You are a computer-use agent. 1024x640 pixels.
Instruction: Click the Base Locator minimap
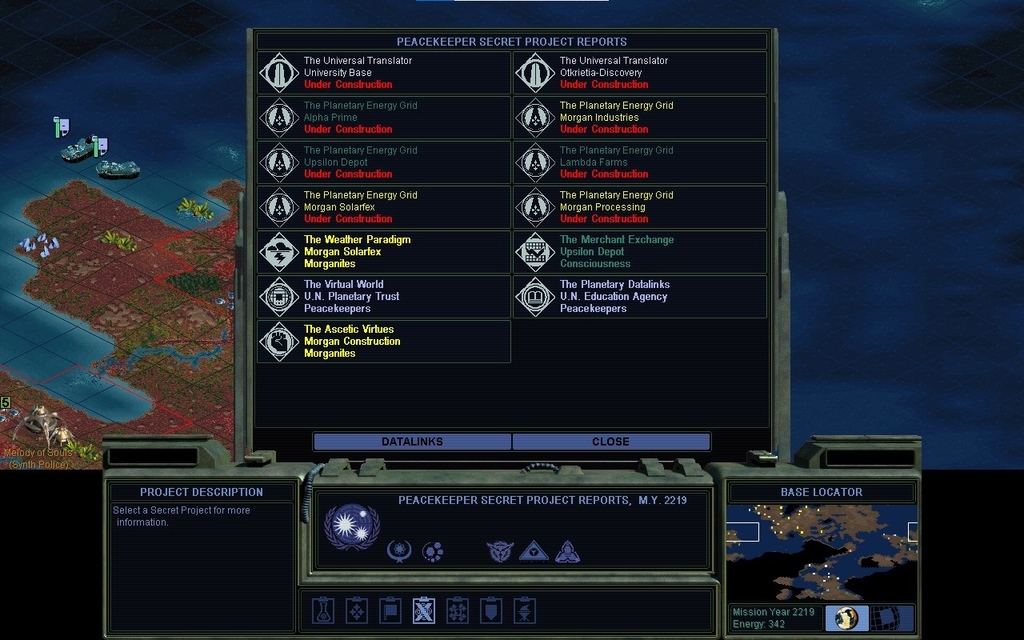pyautogui.click(x=821, y=552)
